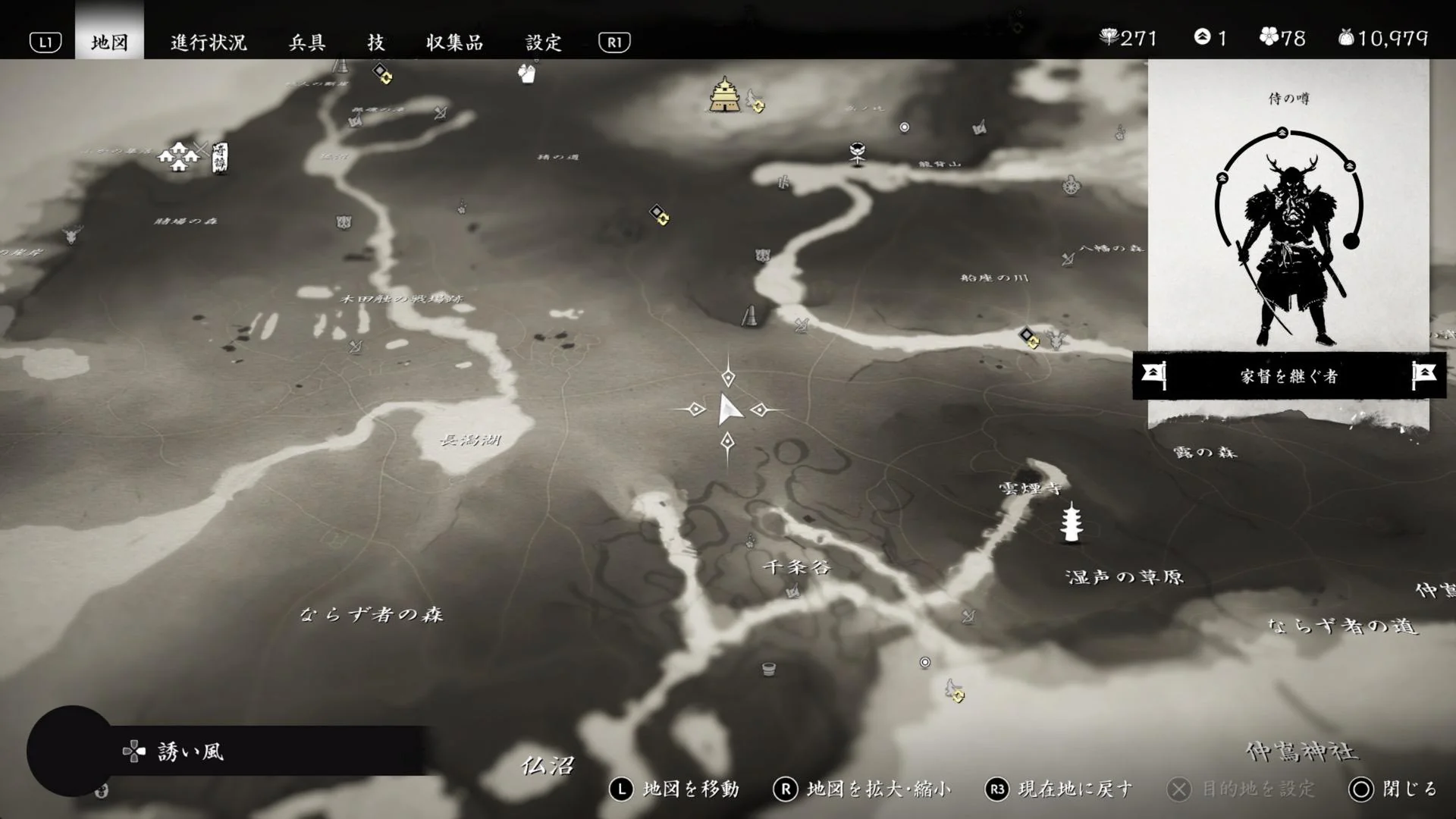Click the deer trapper icon near the river
1456x819 pixels.
click(x=1056, y=340)
